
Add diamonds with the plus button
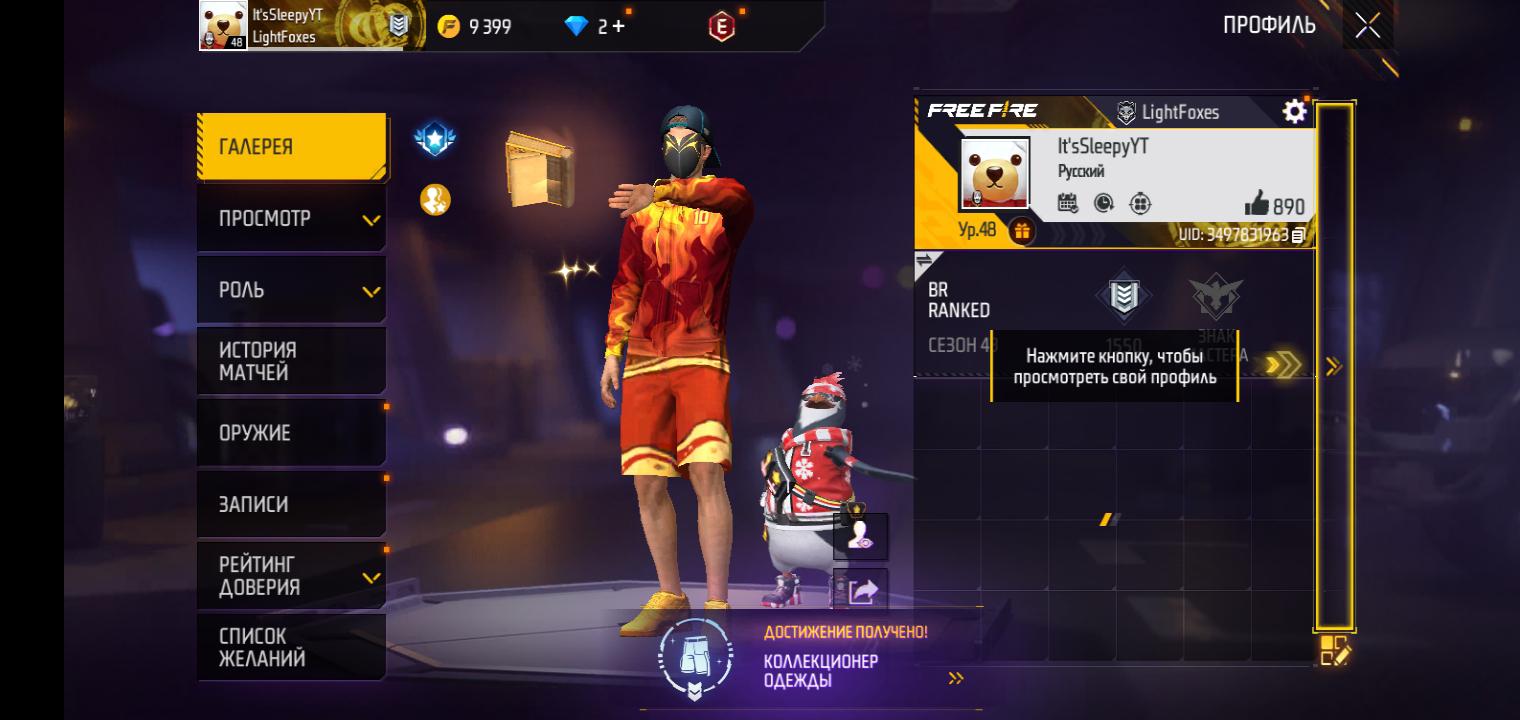pos(618,27)
